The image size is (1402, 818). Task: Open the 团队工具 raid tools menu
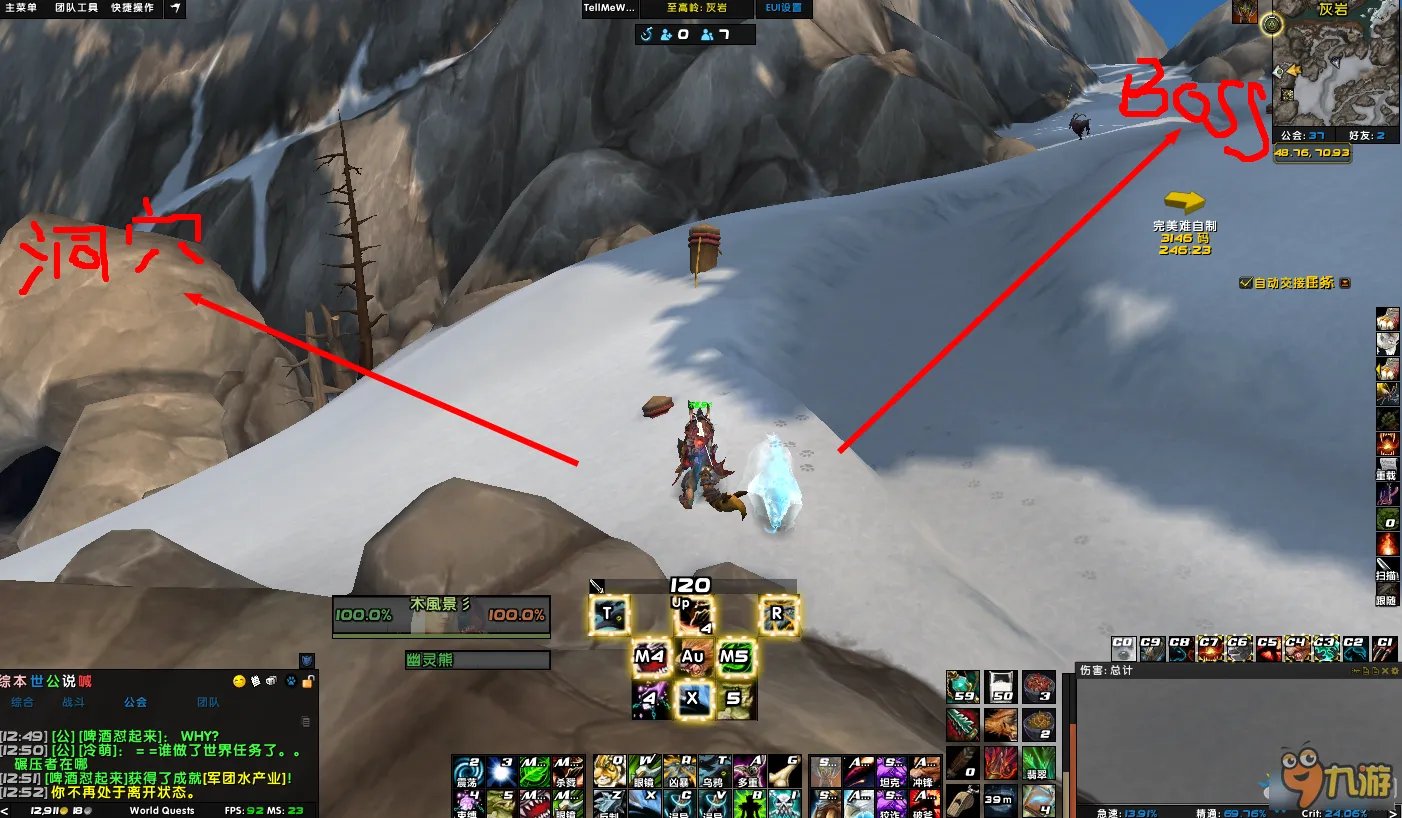(75, 8)
